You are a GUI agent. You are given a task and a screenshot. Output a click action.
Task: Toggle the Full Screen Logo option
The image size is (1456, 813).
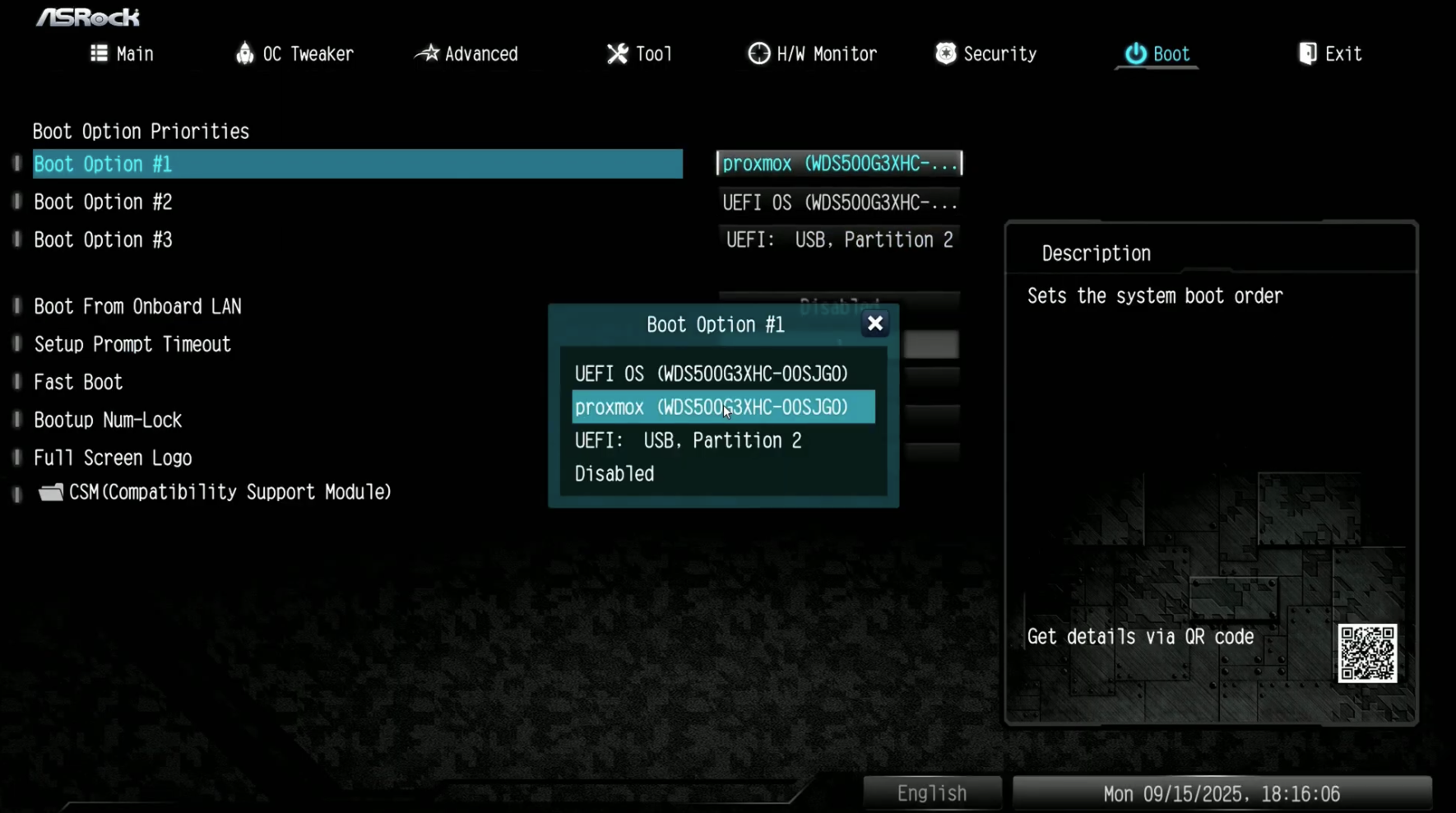[x=113, y=458]
